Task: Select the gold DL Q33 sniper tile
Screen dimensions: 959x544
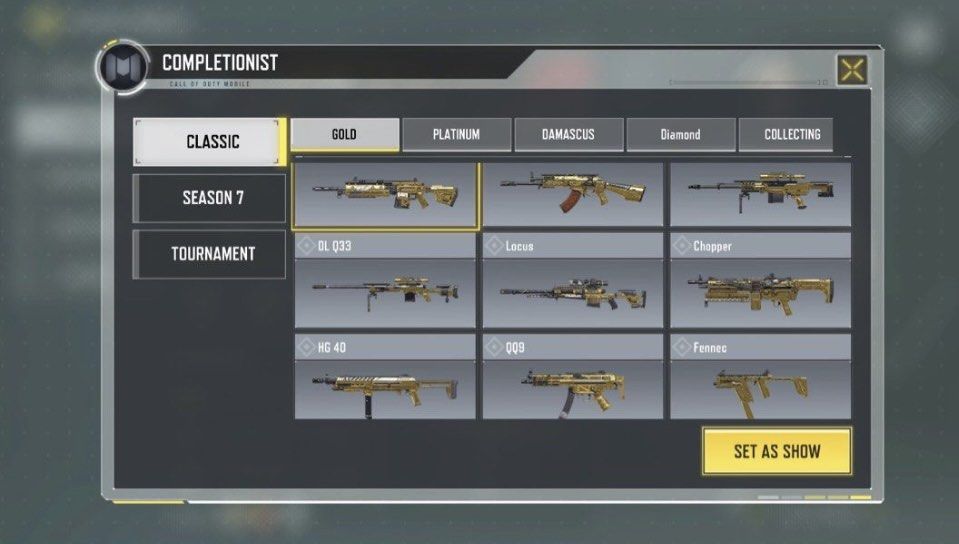Action: coord(384,291)
